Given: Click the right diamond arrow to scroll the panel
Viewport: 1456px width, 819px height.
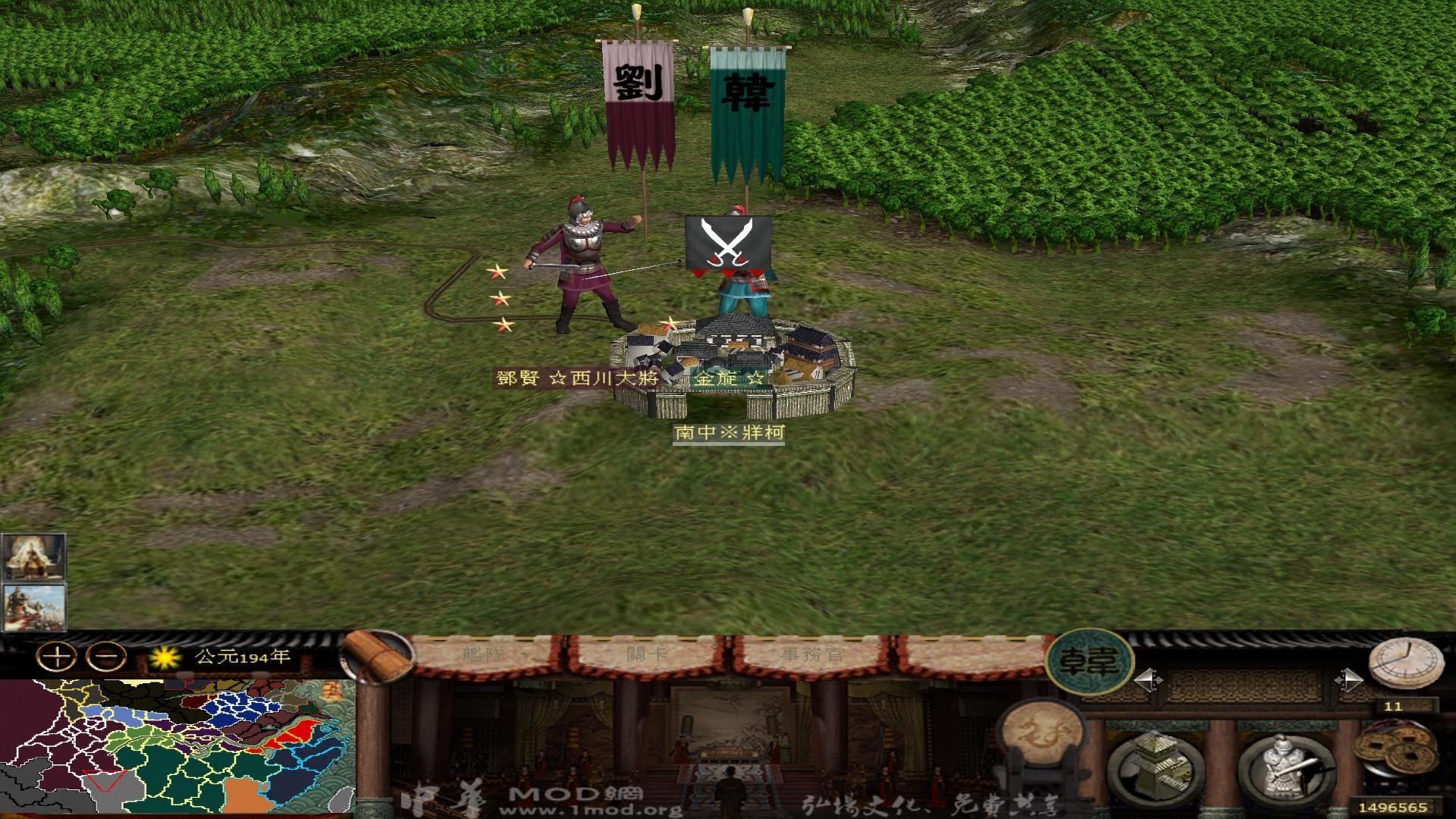Looking at the screenshot, I should pyautogui.click(x=1349, y=680).
